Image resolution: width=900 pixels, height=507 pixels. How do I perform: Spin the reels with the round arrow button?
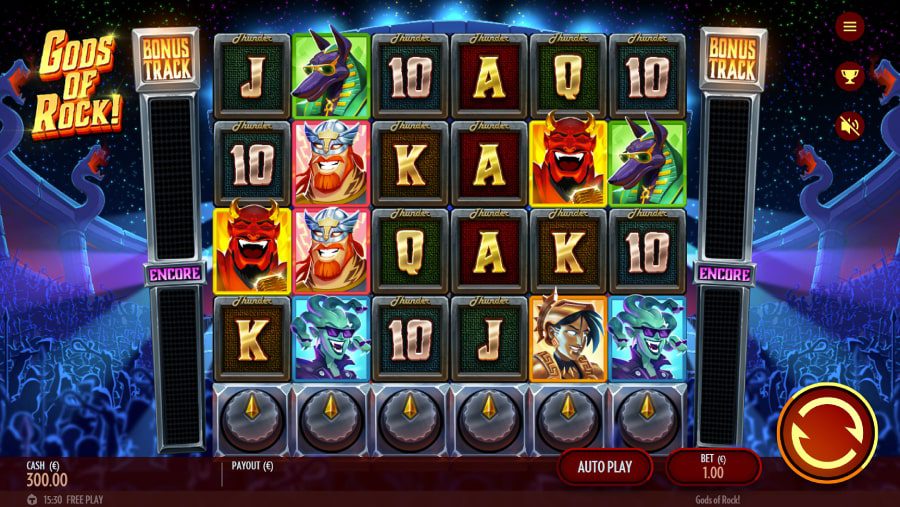(826, 433)
